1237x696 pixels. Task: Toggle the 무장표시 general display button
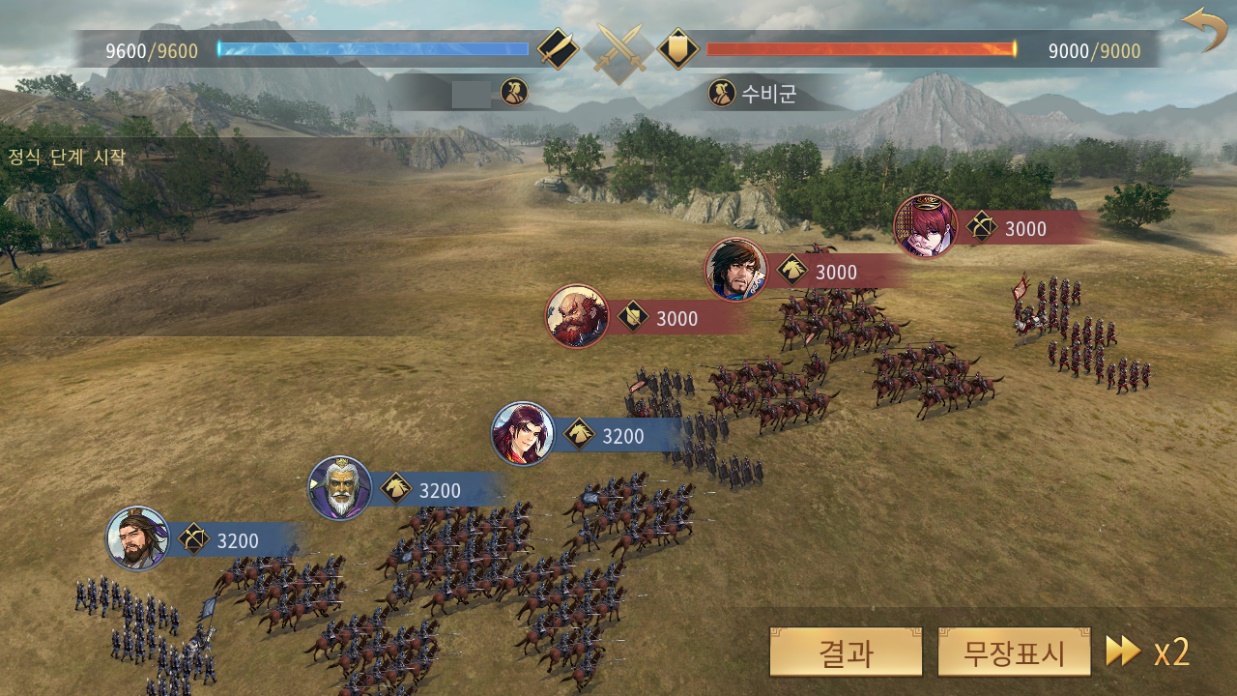coord(1013,653)
